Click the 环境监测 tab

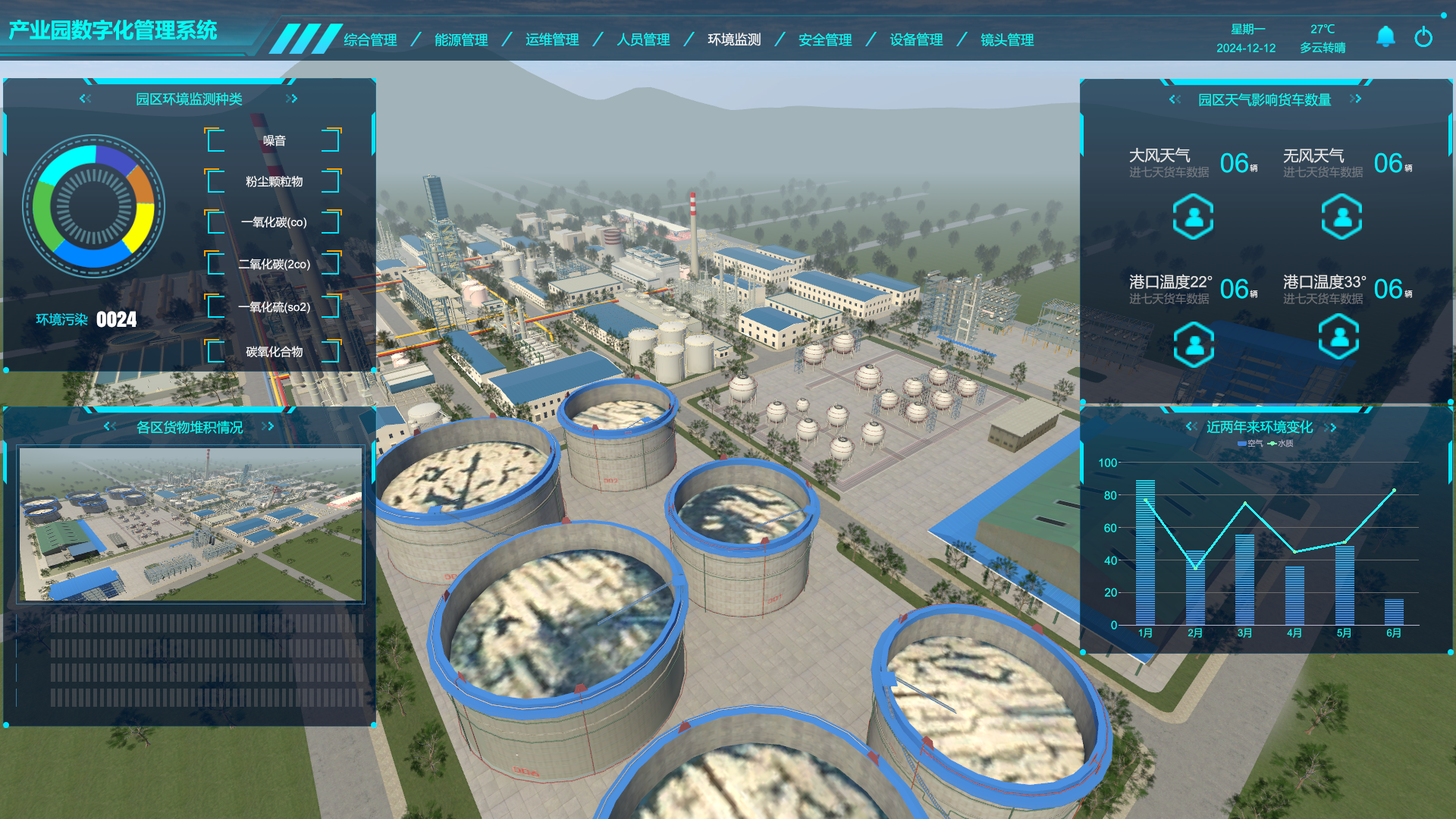coord(734,39)
